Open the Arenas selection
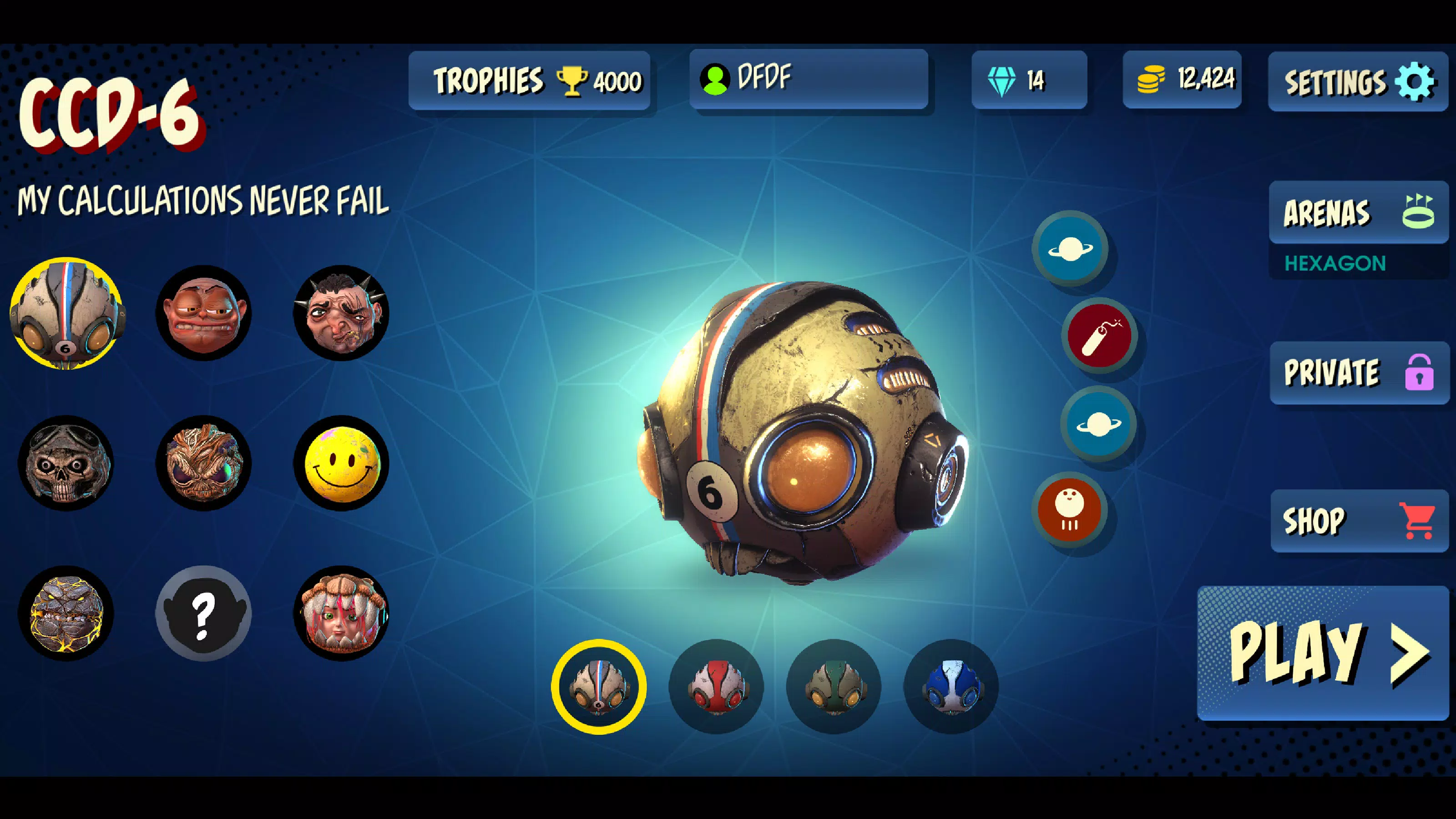Viewport: 1456px width, 819px height. tap(1358, 212)
